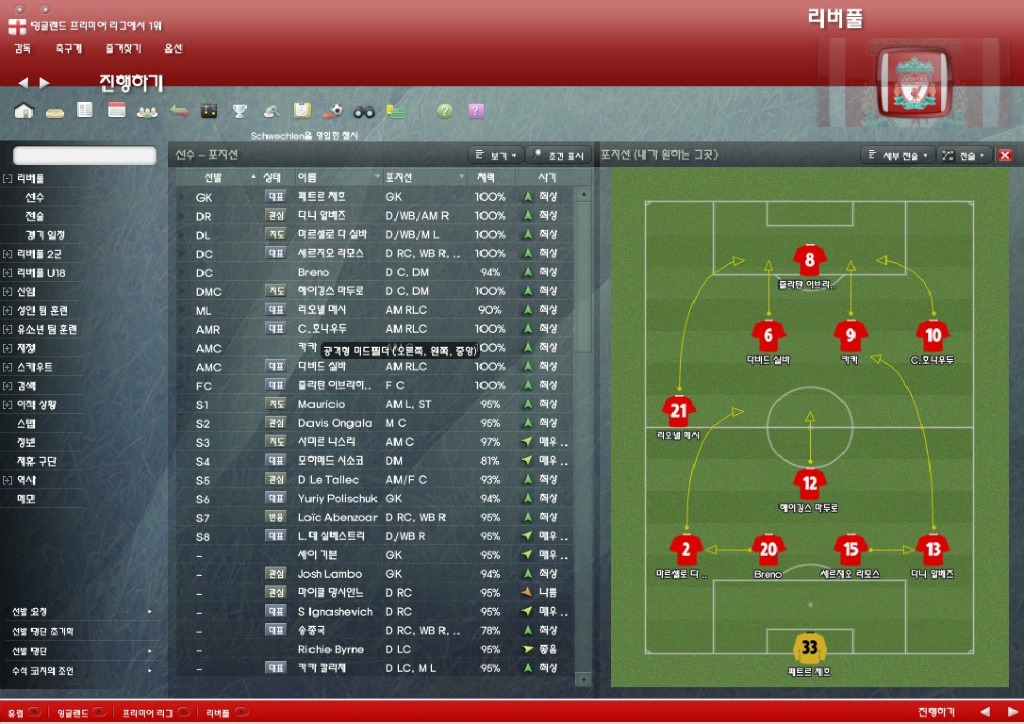Click the green question mark help icon
The image size is (1024, 724).
(x=444, y=111)
